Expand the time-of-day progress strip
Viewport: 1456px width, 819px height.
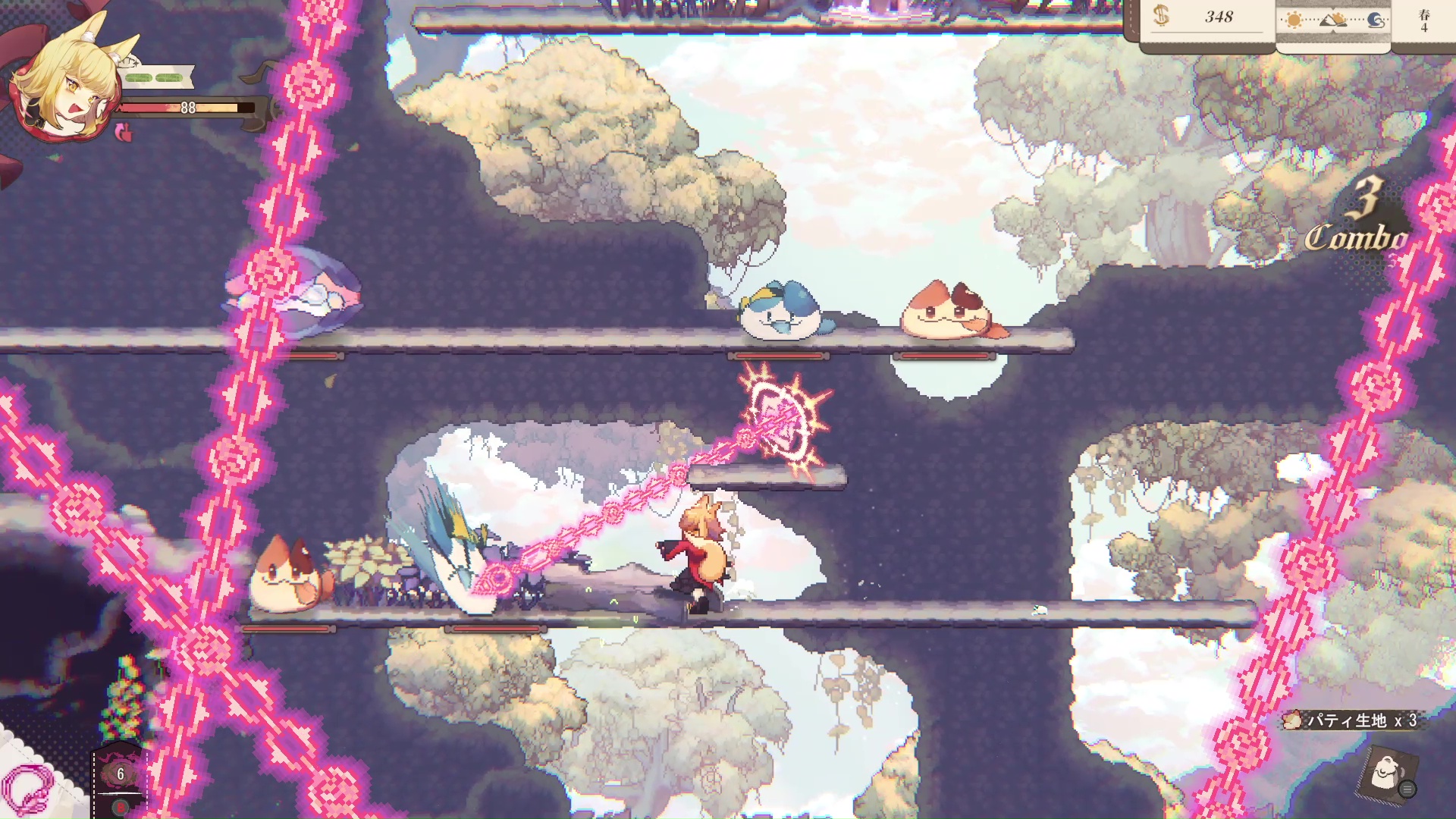coord(1332,20)
